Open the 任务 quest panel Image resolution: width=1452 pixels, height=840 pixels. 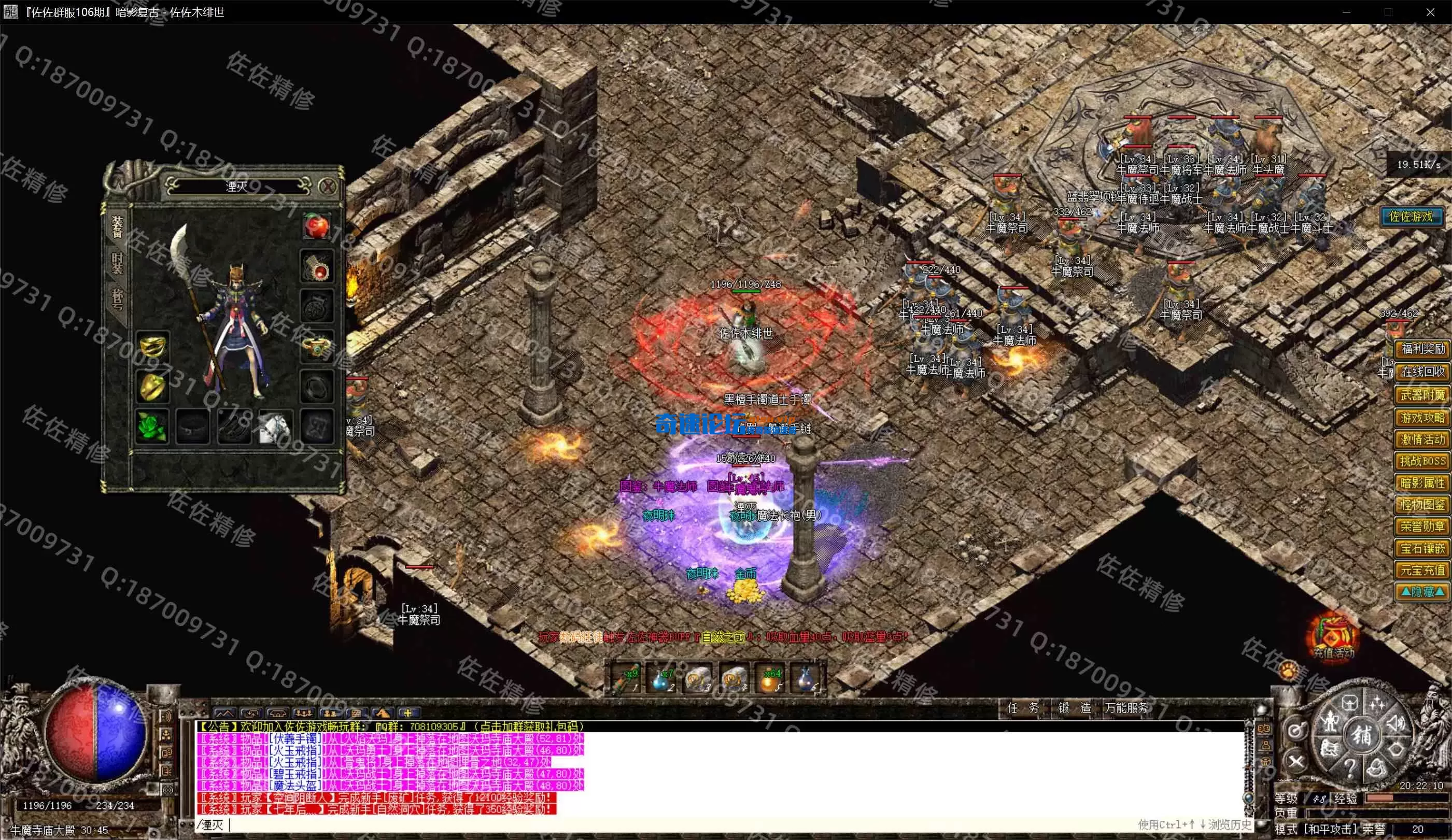click(1023, 708)
